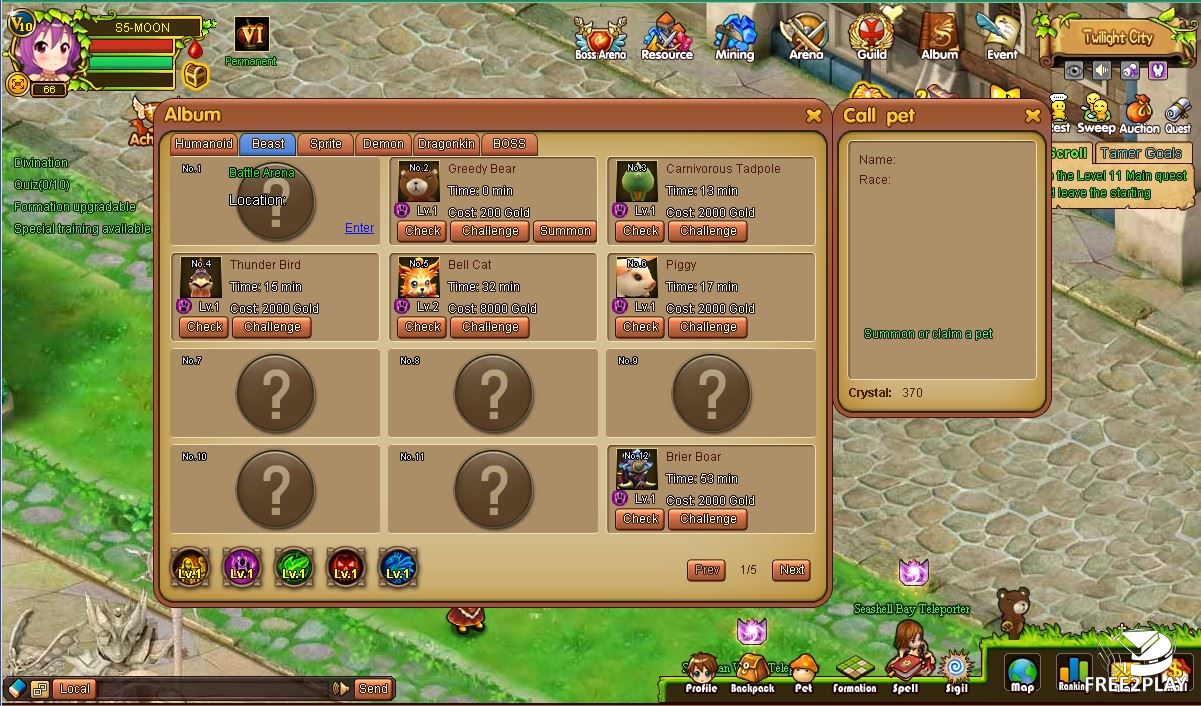Open the world Map icon
This screenshot has width=1201, height=706.
coord(1022,673)
